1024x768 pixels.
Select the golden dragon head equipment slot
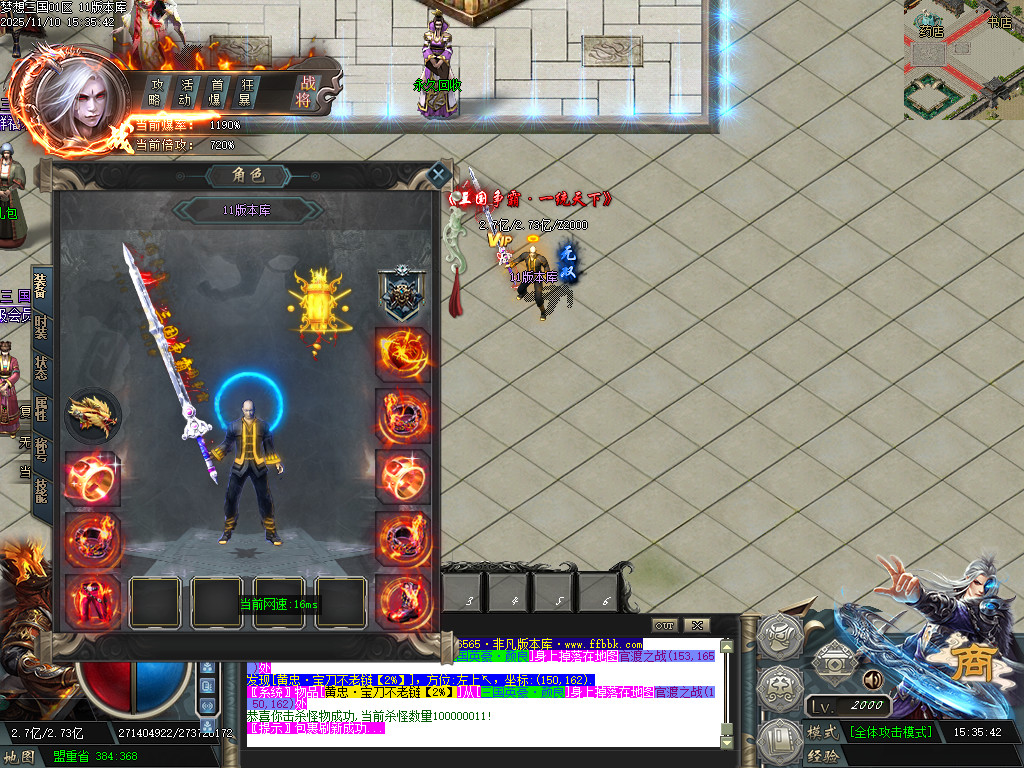93,416
